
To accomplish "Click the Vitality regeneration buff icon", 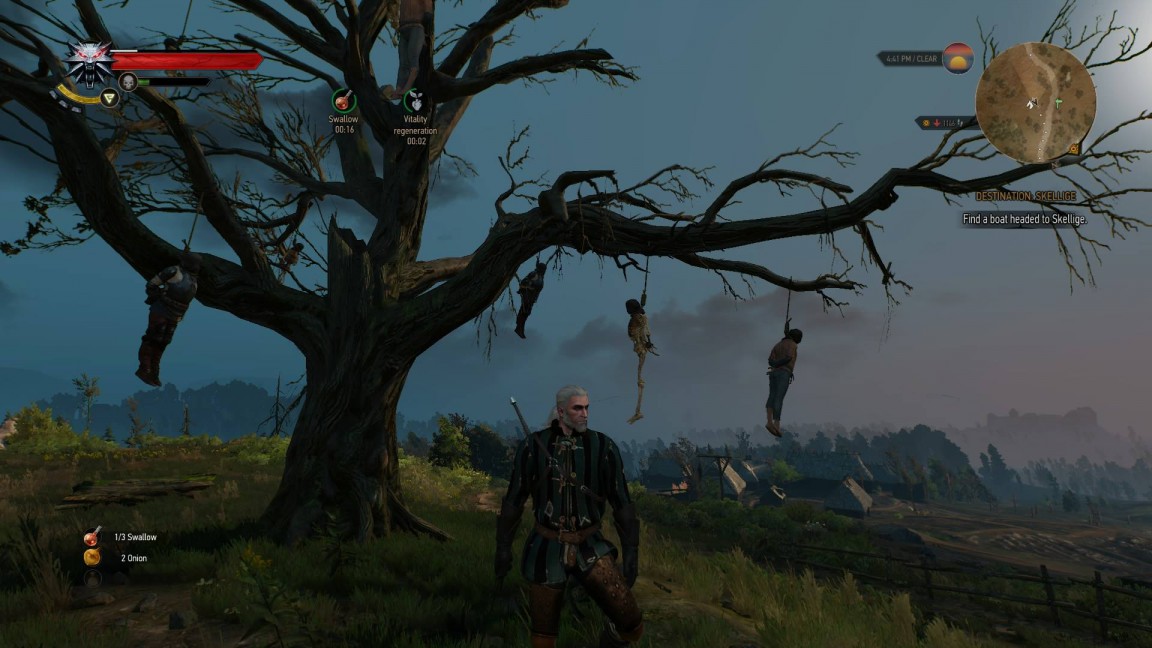I will [416, 100].
